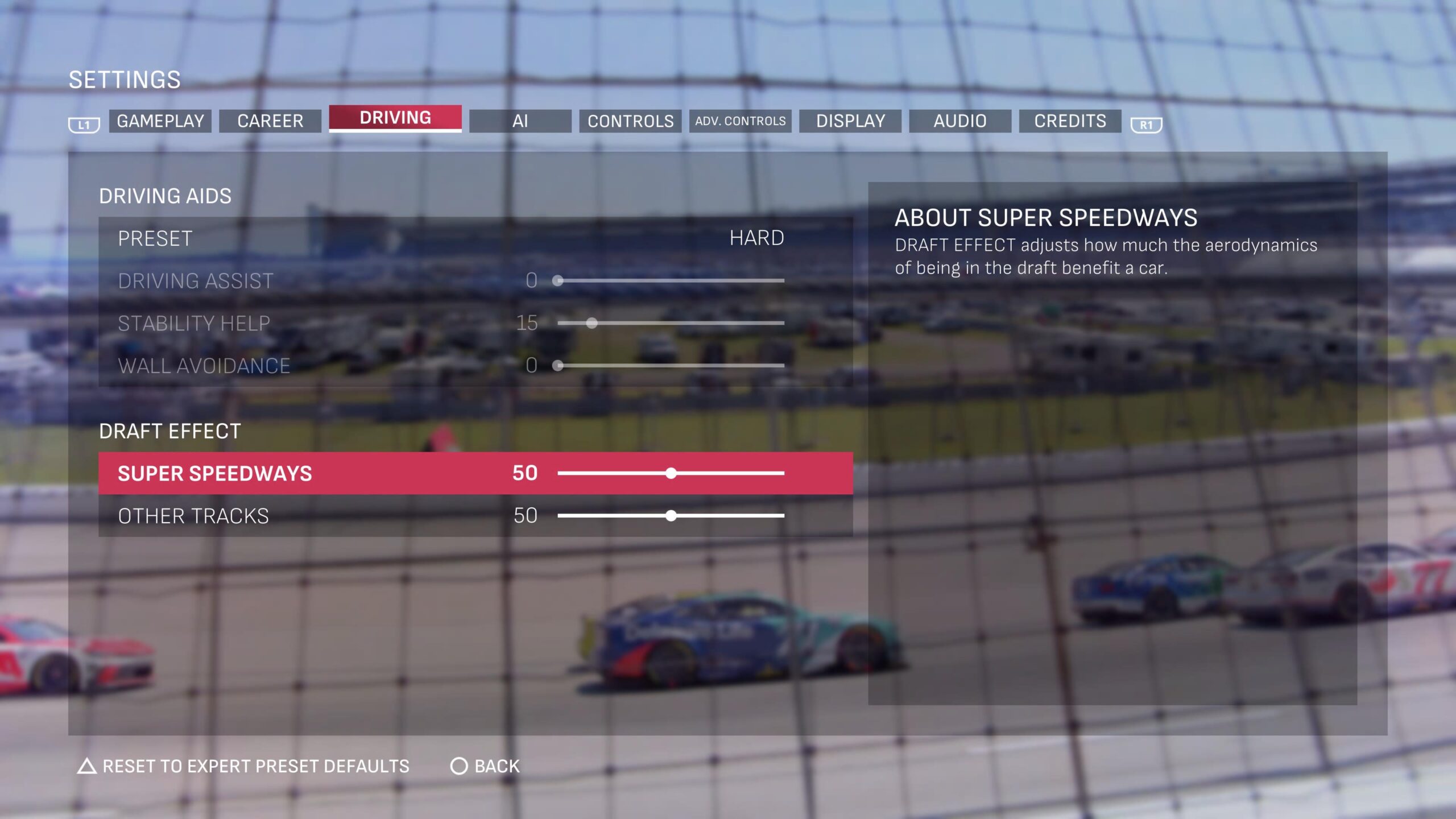Screen dimensions: 1456x819
Task: Go to the AI settings tab
Action: [520, 121]
